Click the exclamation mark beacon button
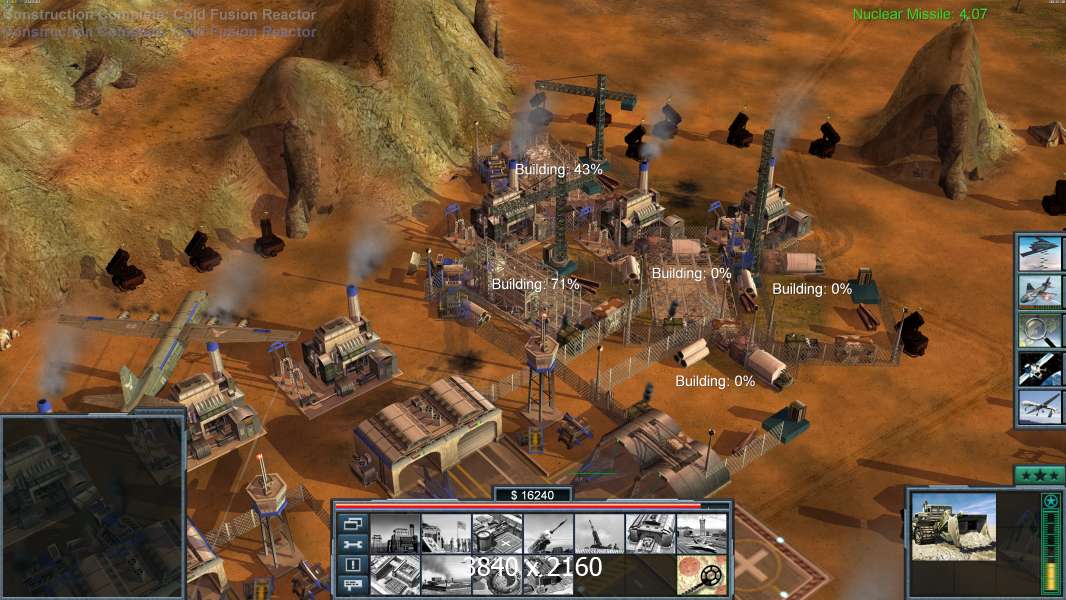This screenshot has width=1066, height=600. (x=351, y=565)
